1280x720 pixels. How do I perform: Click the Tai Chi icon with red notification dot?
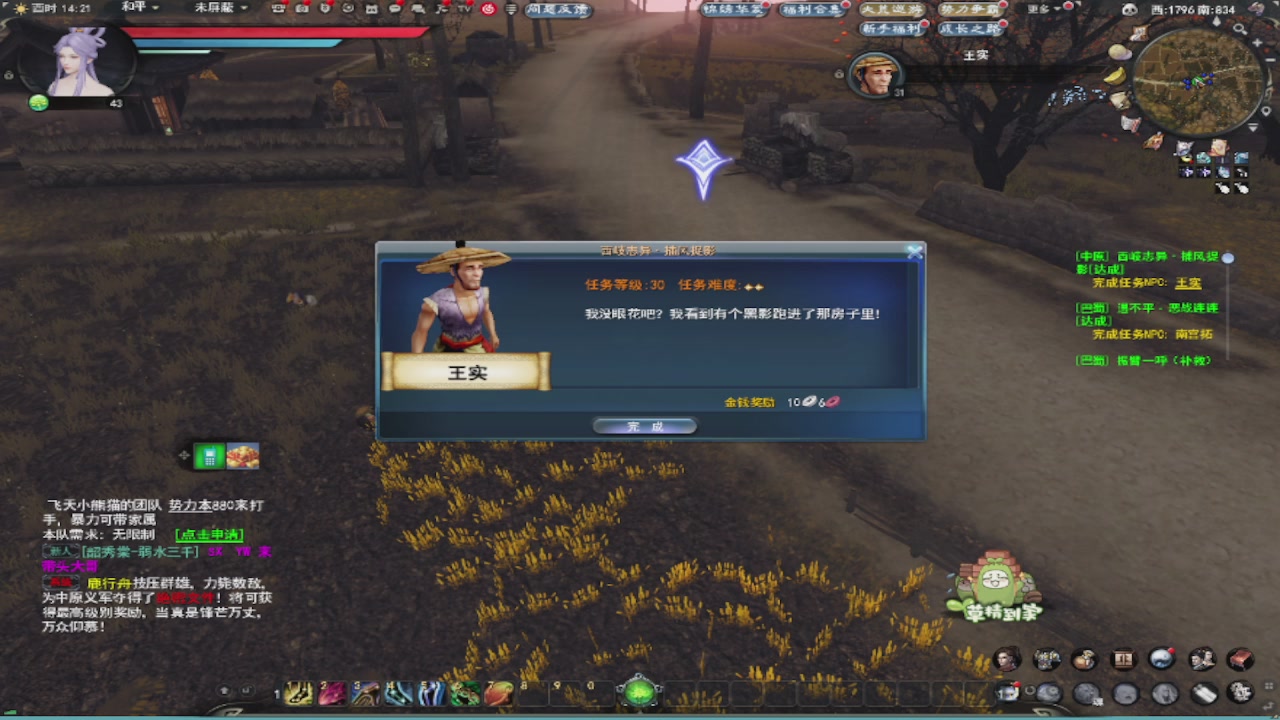(1162, 660)
